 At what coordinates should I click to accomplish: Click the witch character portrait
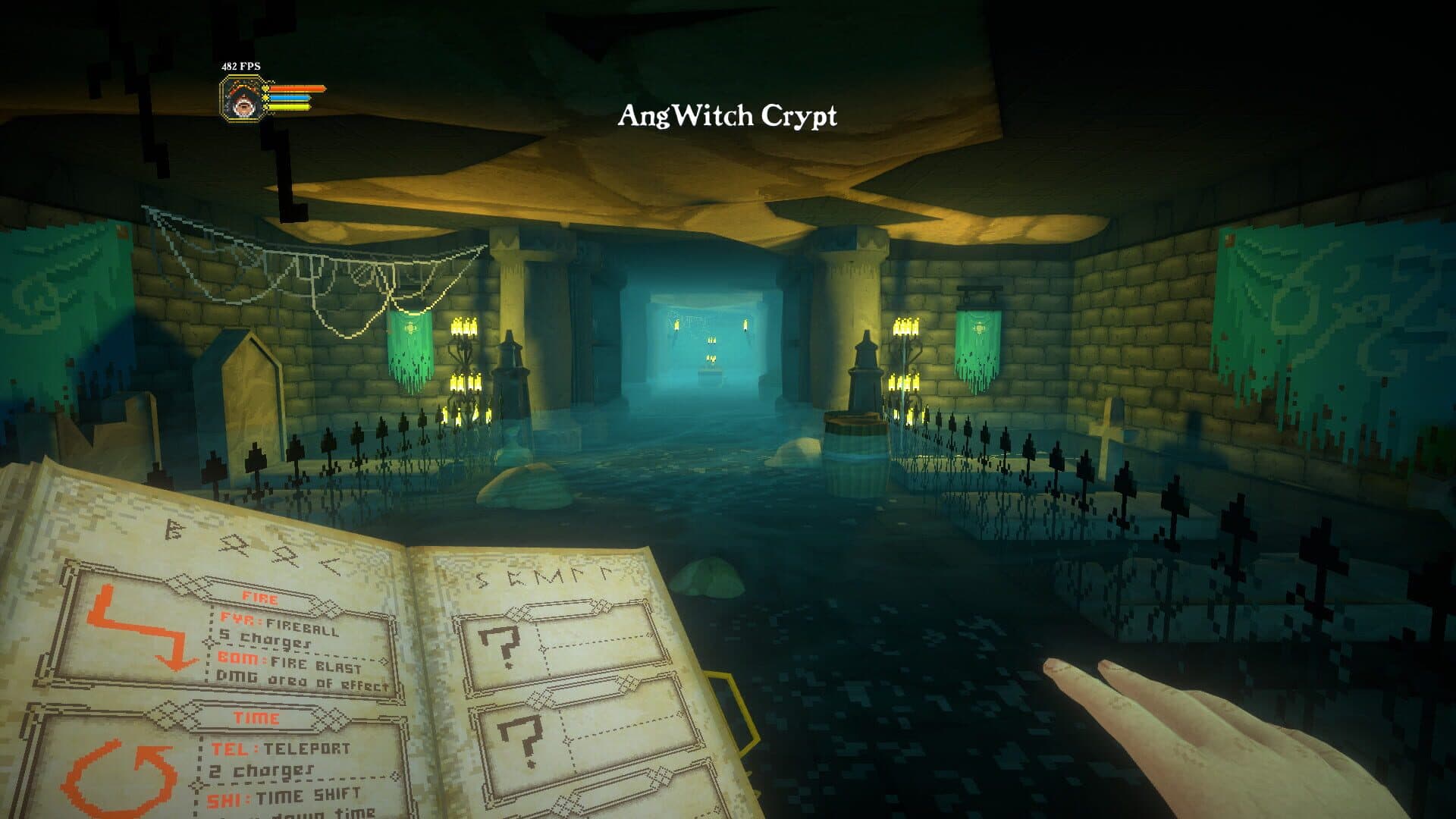[x=242, y=99]
